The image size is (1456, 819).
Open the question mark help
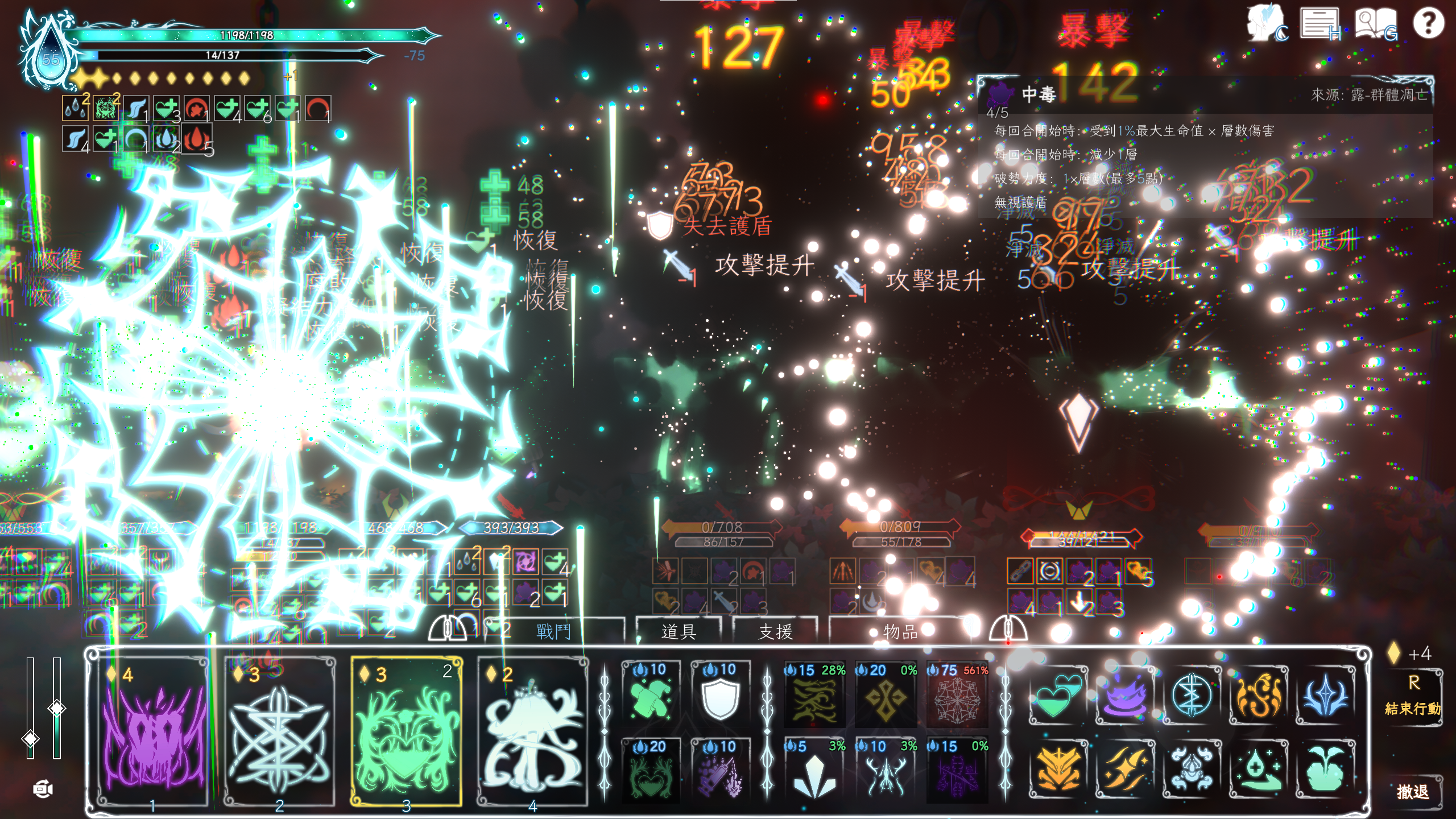1428,24
